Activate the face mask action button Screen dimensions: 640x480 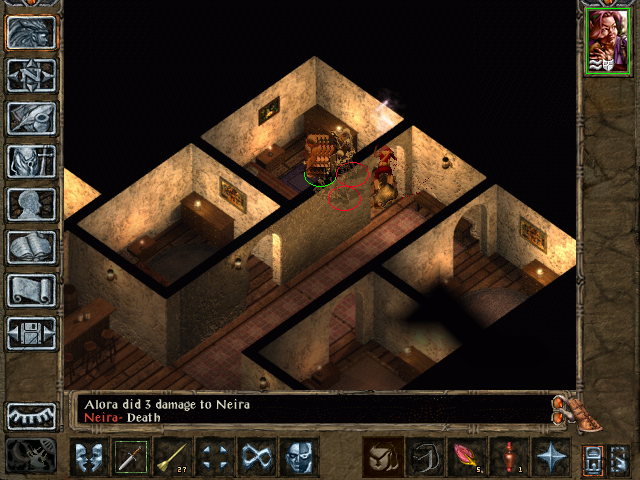tap(299, 457)
